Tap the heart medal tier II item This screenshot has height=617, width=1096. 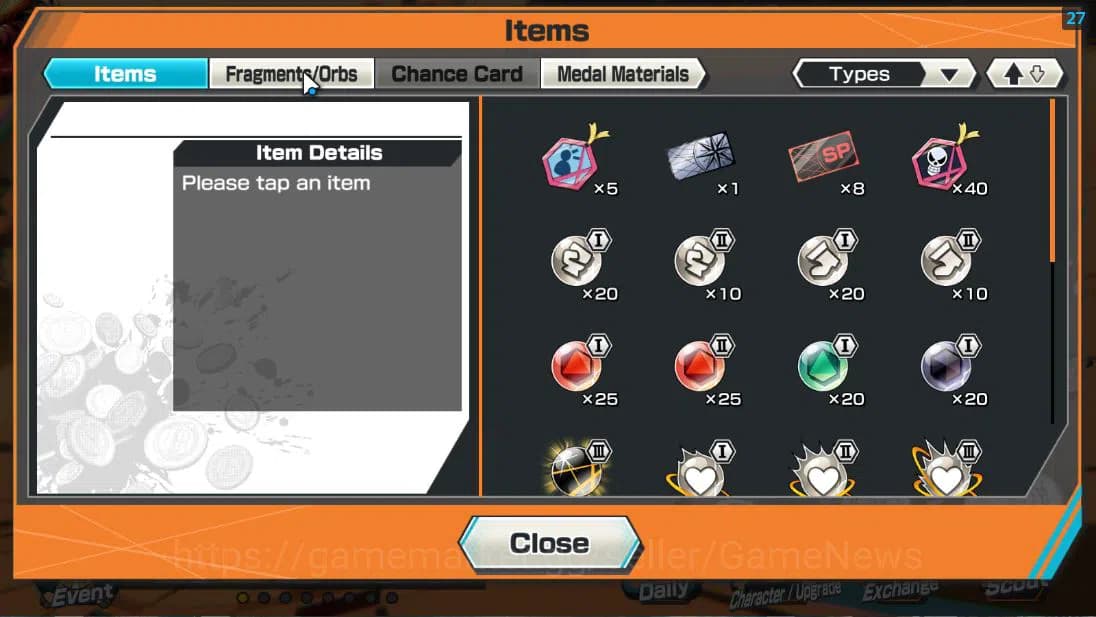tap(823, 474)
